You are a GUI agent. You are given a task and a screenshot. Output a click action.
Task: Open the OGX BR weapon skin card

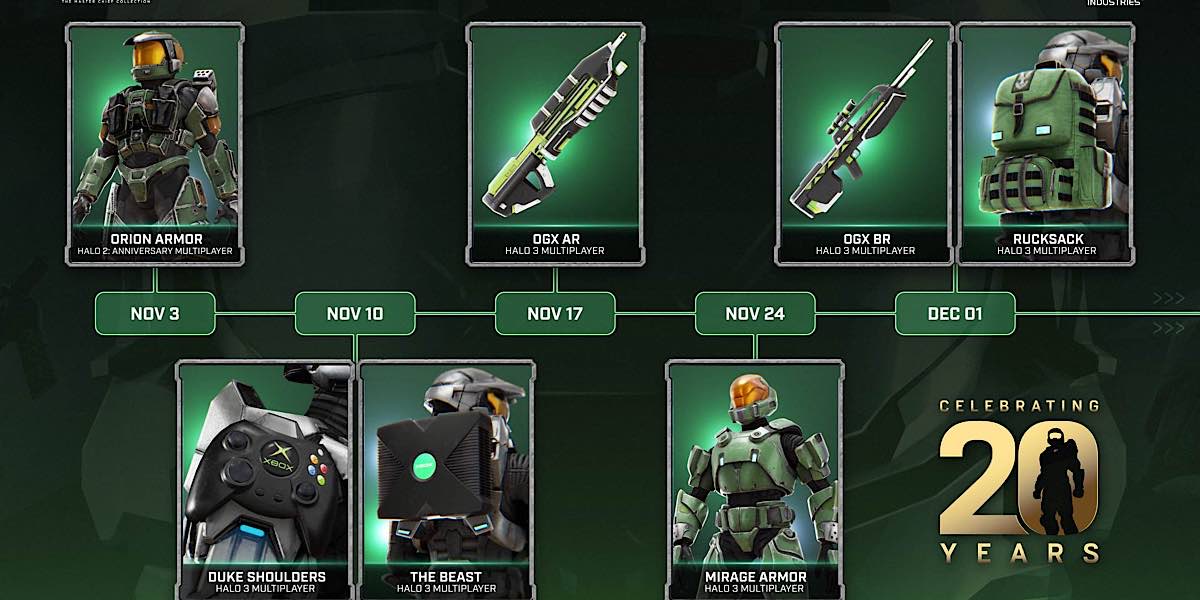pos(864,143)
